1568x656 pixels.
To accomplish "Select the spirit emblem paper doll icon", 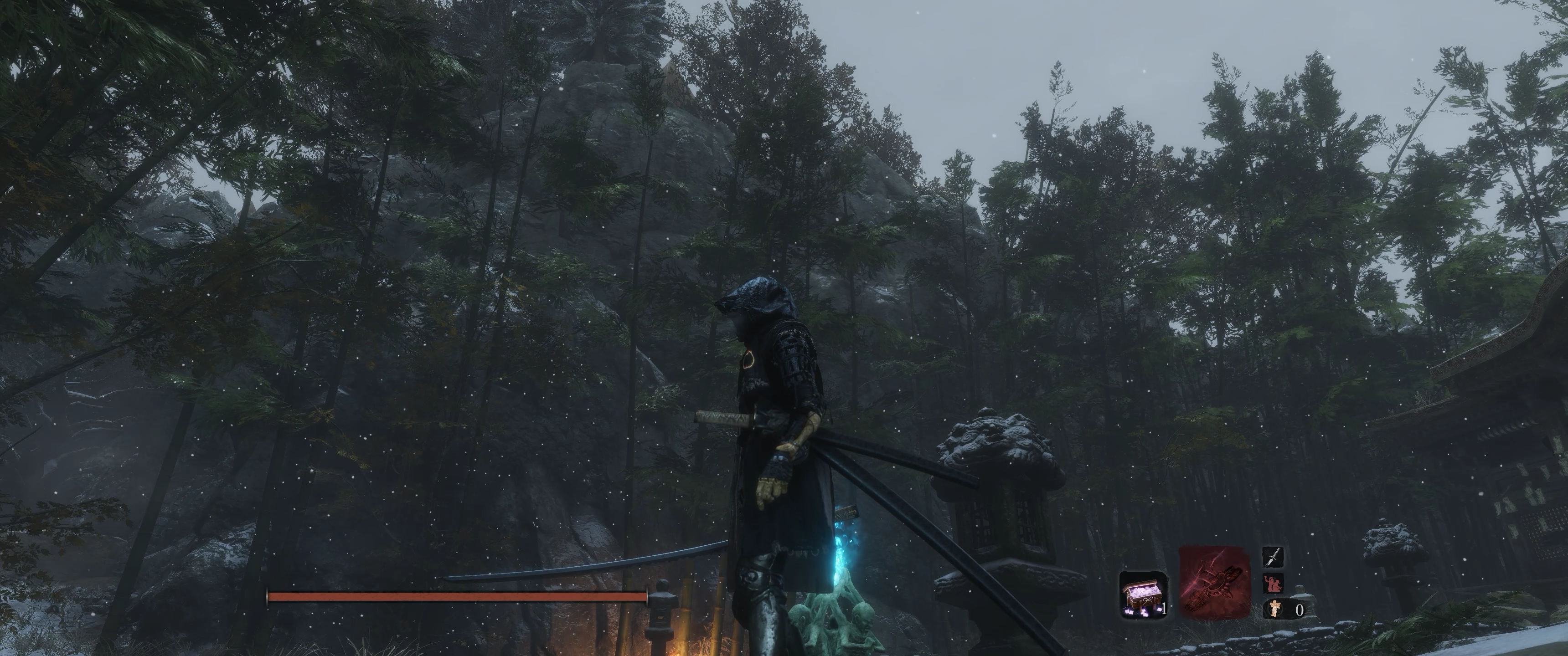I will pos(1274,608).
